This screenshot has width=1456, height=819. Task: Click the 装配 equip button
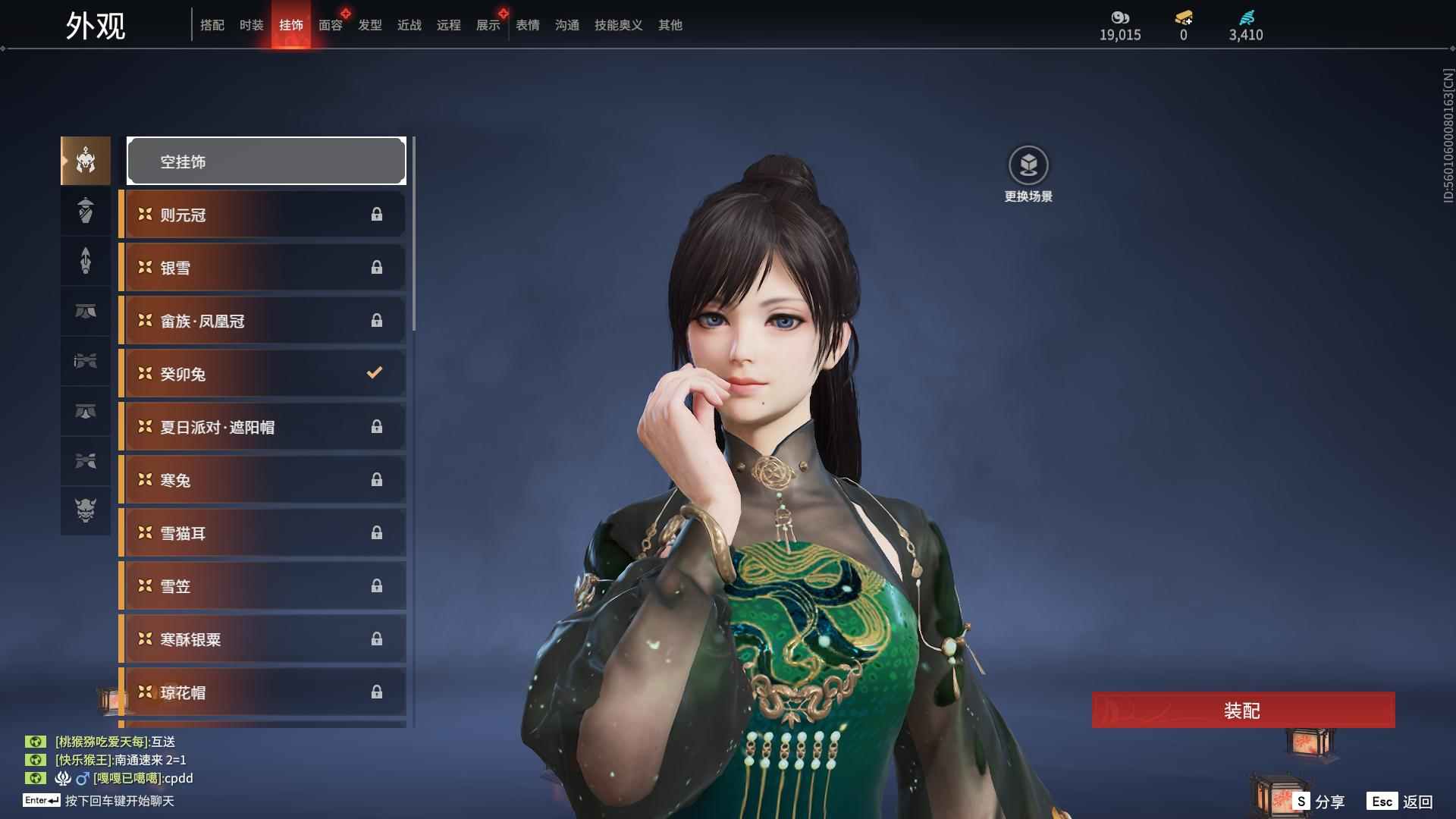tap(1243, 711)
